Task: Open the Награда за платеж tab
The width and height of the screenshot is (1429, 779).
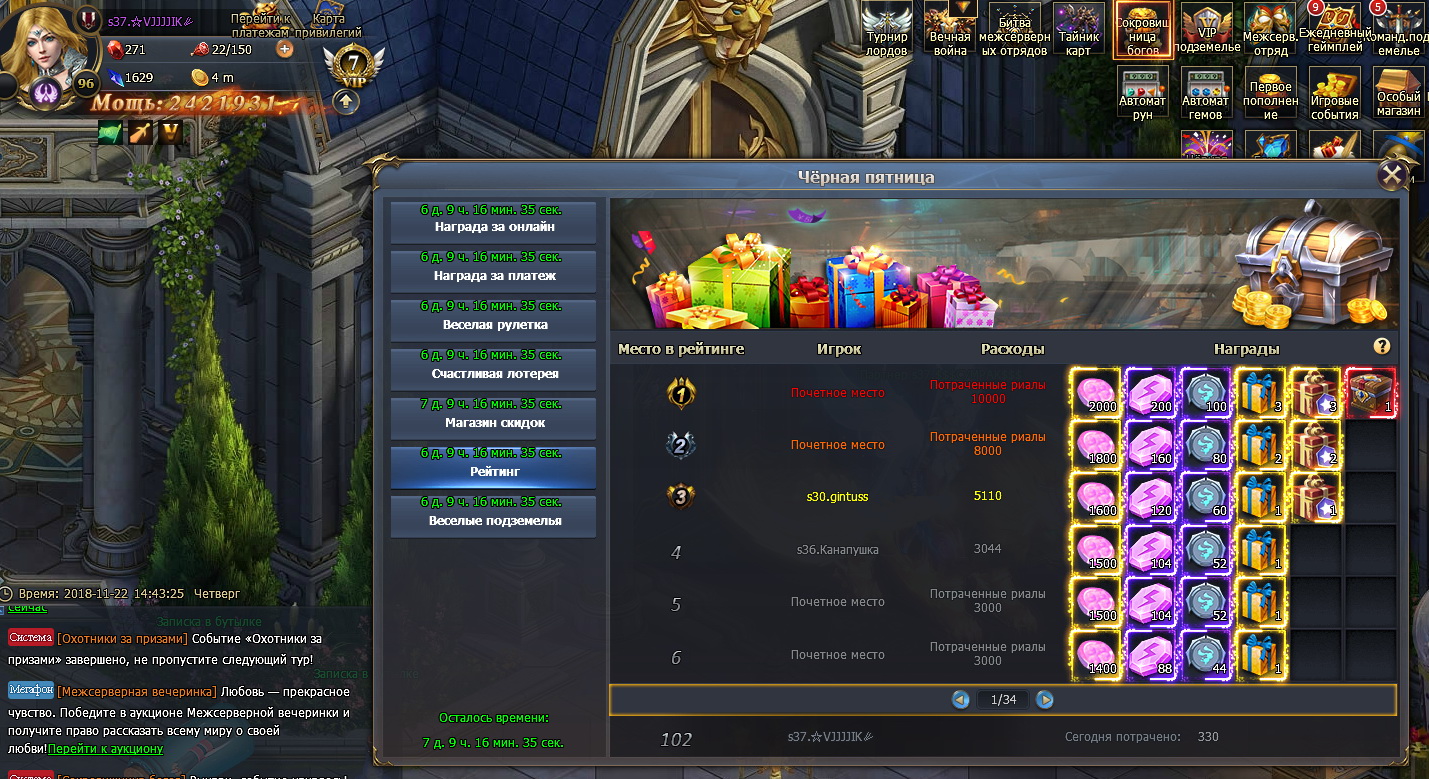Action: [493, 270]
